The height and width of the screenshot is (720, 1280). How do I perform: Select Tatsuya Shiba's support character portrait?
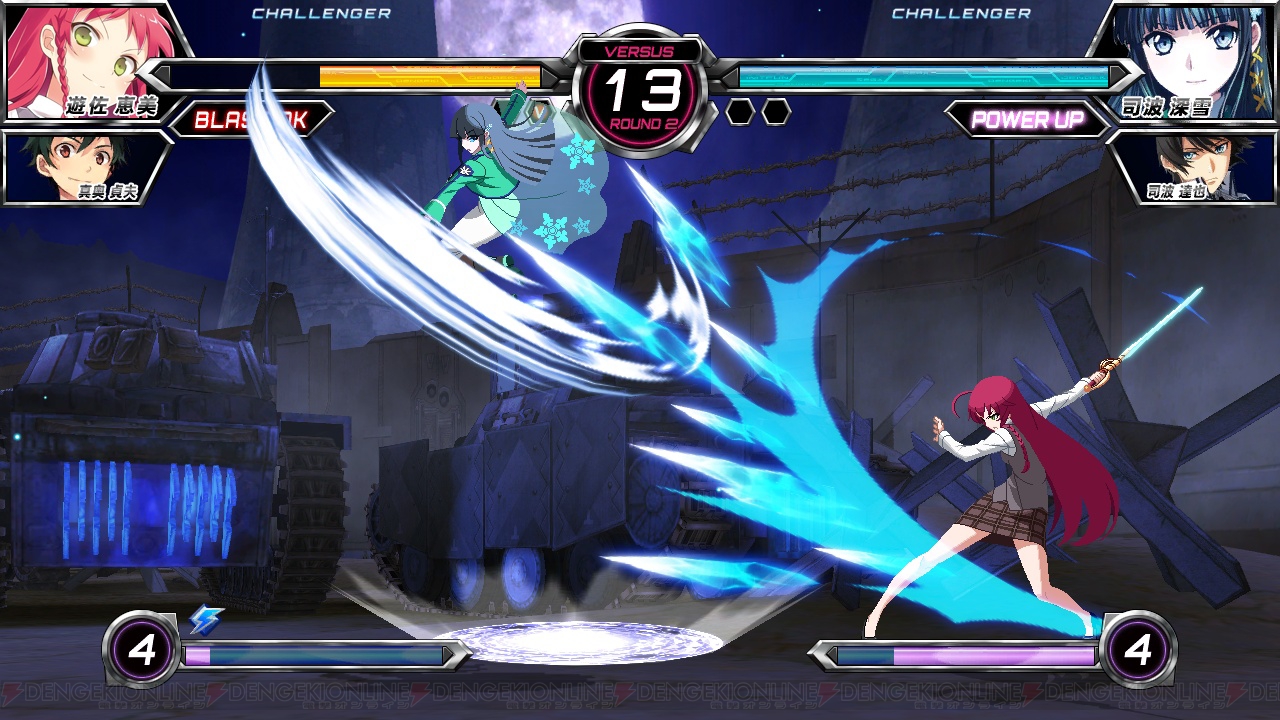coord(1192,166)
